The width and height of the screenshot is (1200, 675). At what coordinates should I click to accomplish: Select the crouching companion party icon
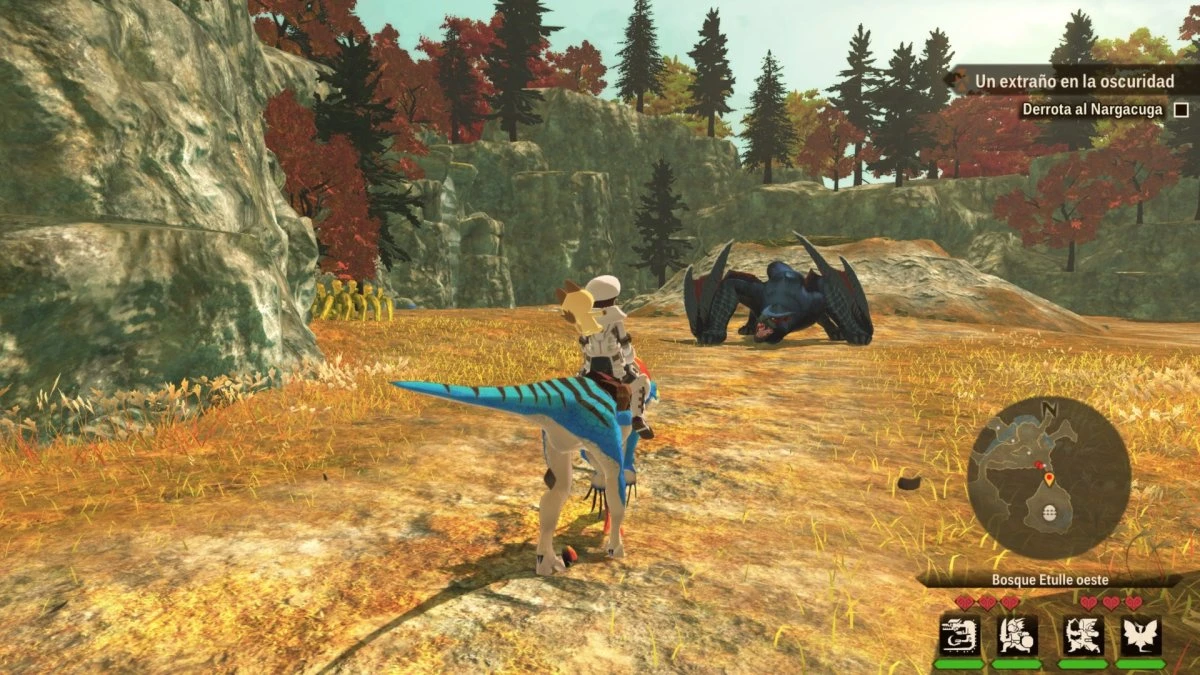(1083, 635)
